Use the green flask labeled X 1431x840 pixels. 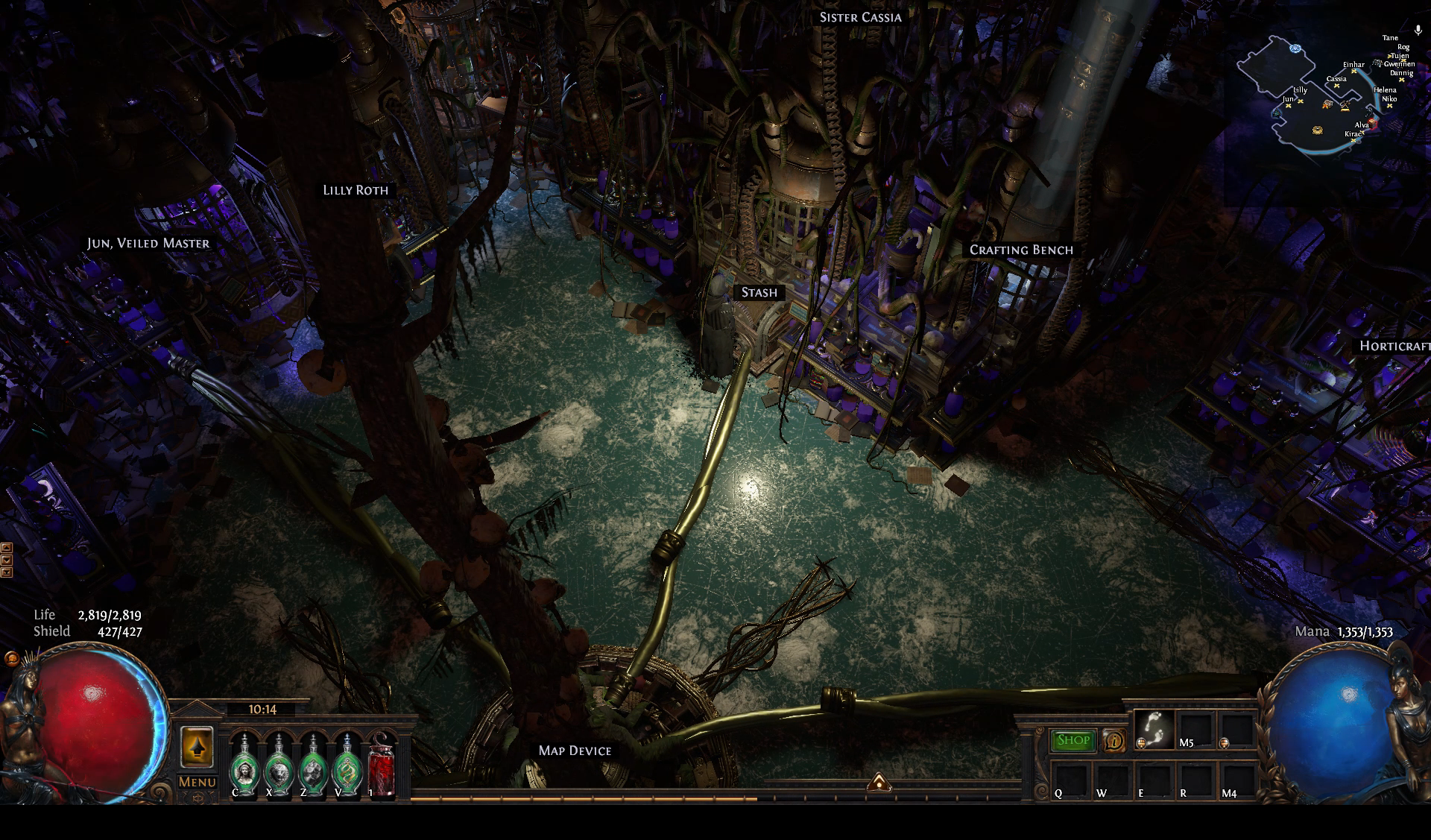point(278,766)
